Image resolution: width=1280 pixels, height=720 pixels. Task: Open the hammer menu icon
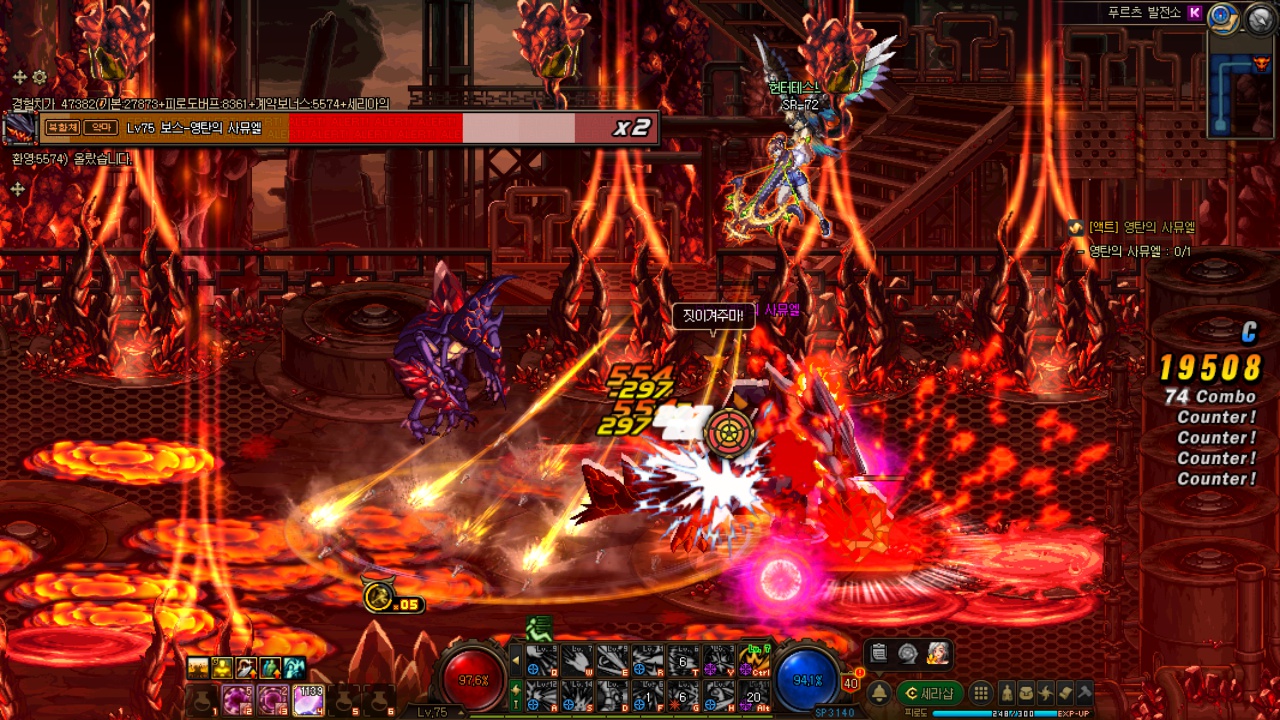click(1085, 693)
